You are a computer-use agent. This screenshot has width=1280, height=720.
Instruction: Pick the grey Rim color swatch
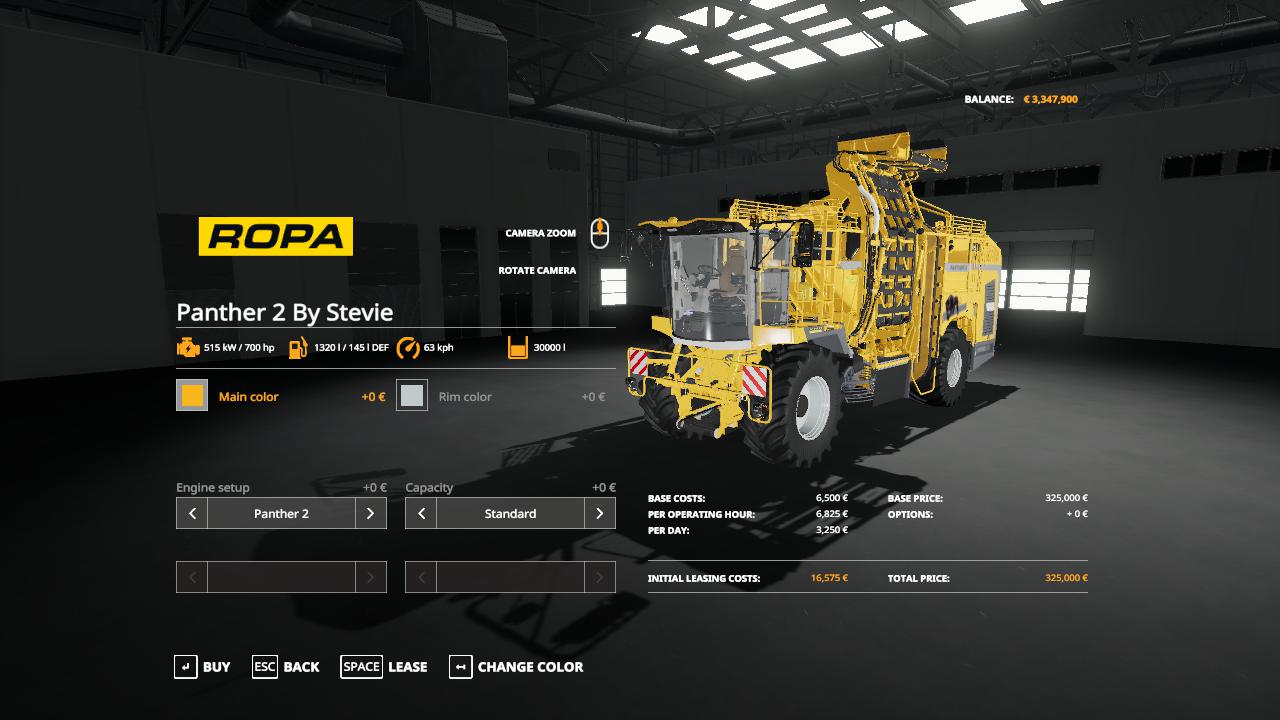(x=412, y=396)
